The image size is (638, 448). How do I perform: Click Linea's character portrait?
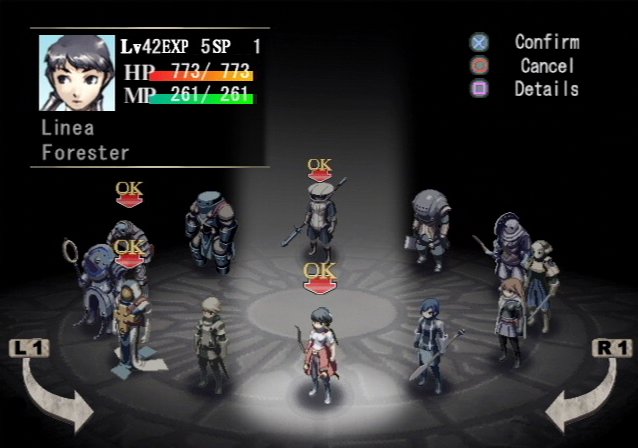point(77,73)
